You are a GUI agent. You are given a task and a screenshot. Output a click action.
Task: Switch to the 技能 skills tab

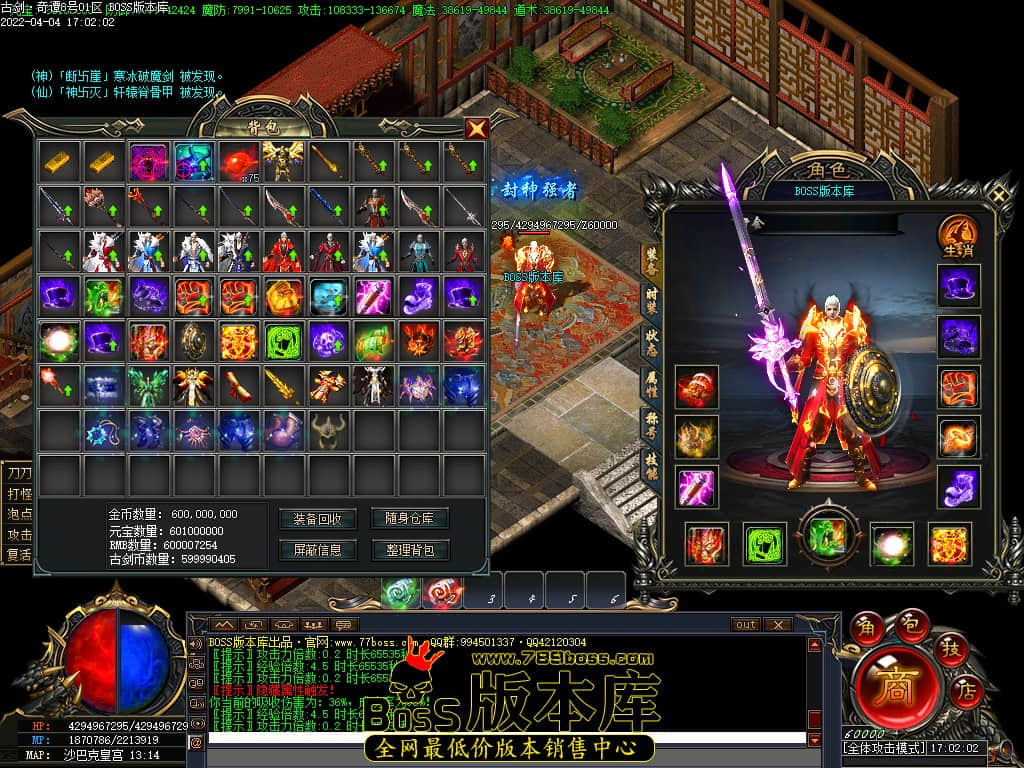650,466
